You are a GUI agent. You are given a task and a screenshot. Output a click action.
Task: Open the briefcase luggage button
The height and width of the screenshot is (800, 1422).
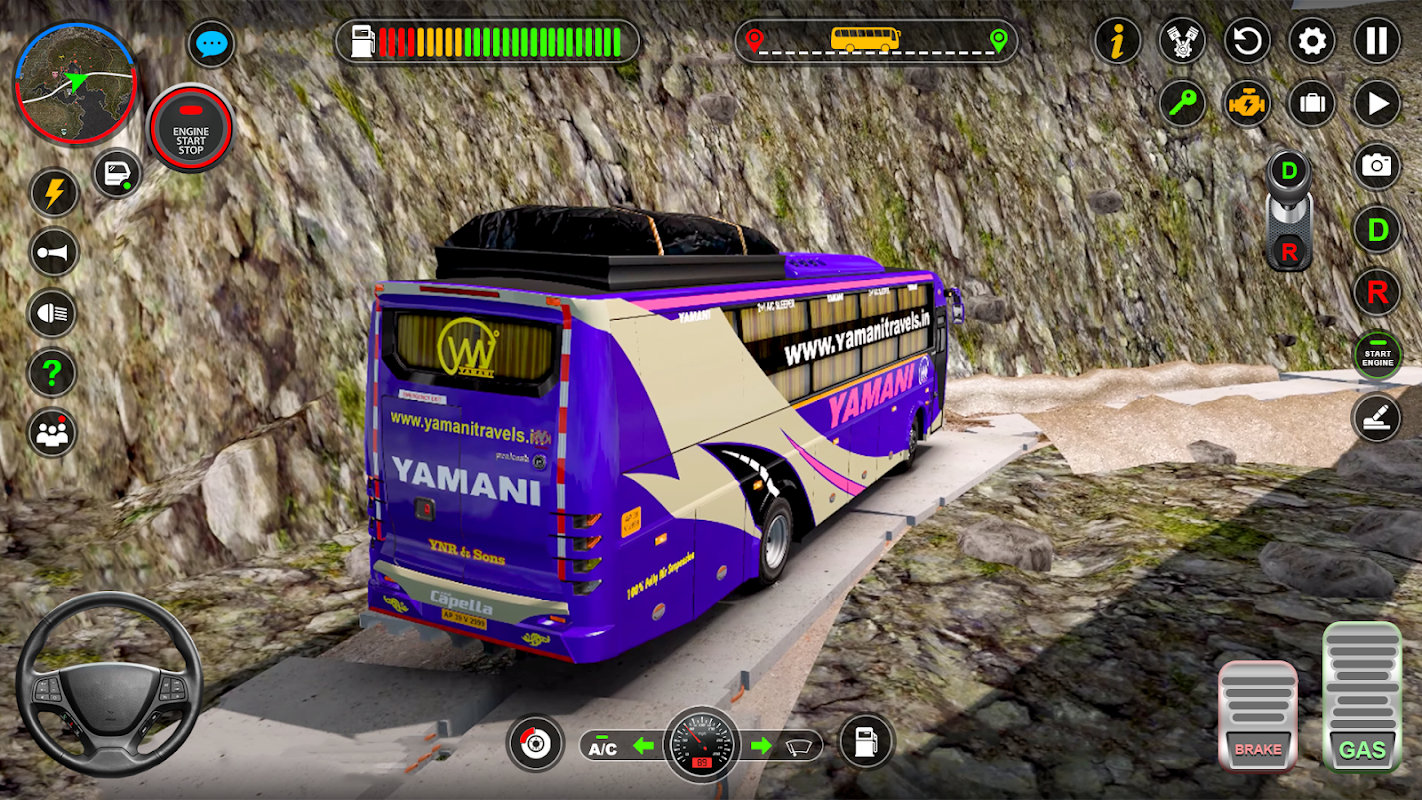point(1312,103)
